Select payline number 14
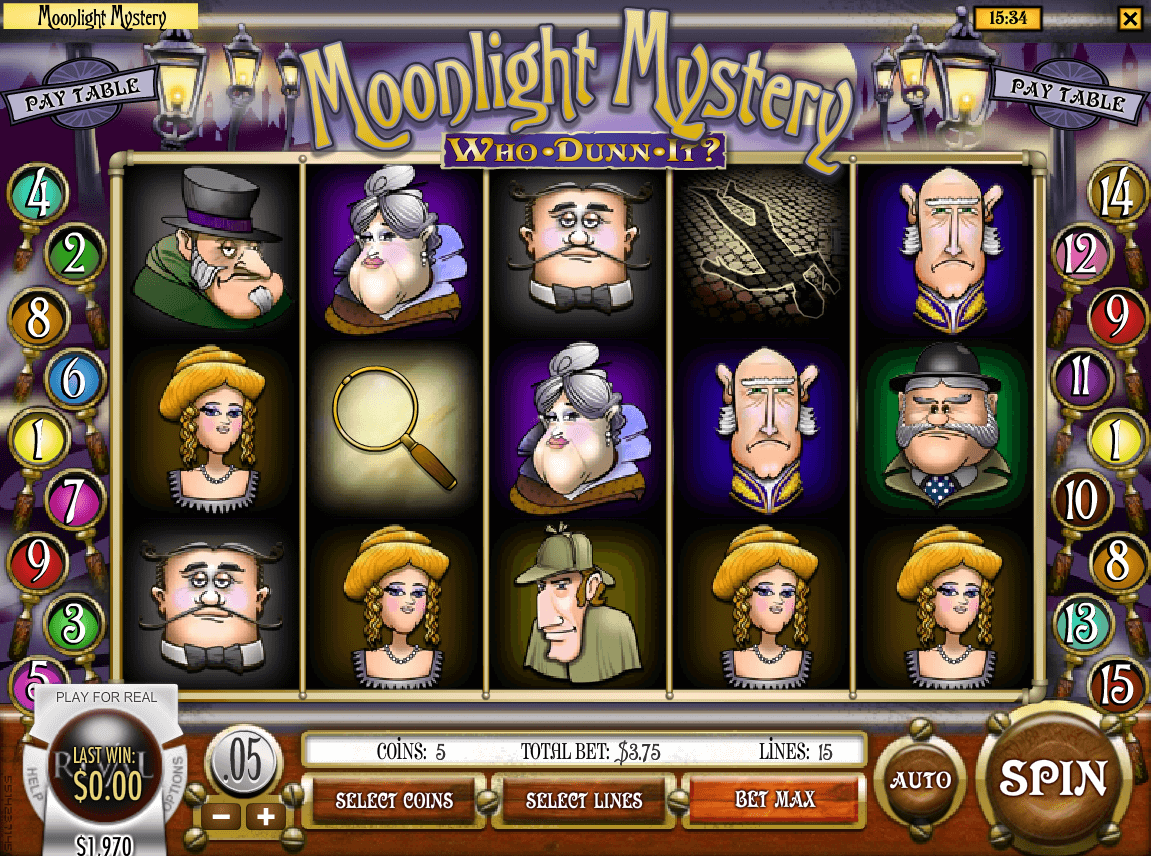 pyautogui.click(x=1117, y=193)
